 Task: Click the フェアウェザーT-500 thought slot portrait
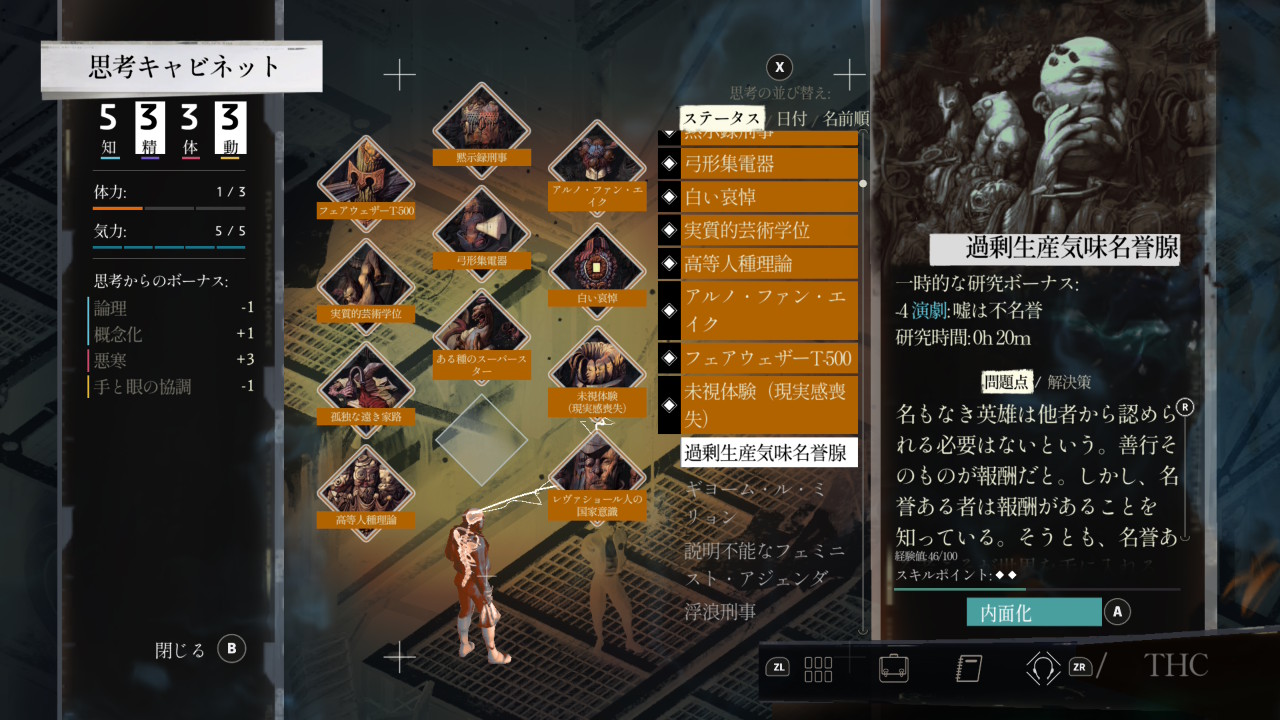click(365, 180)
